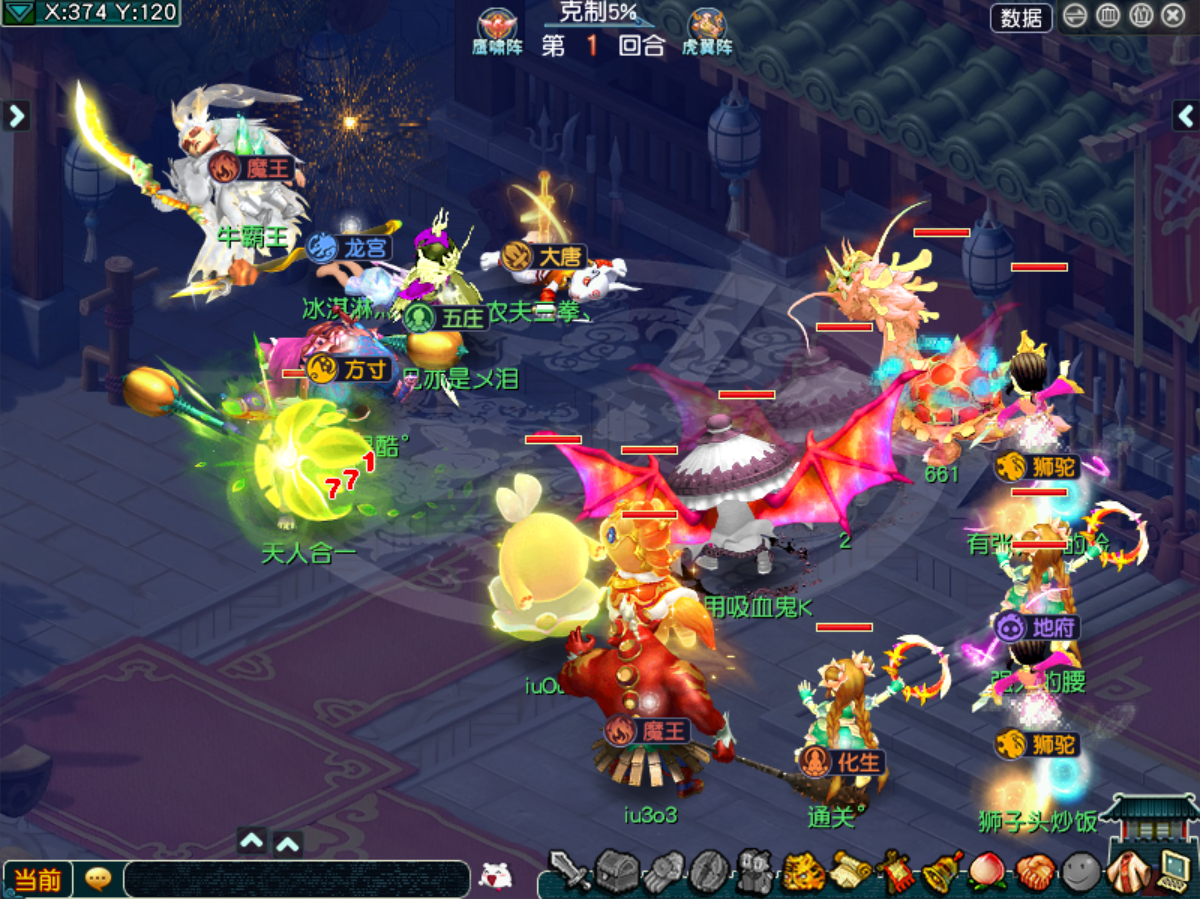Toggle the 位 position display button
Image resolution: width=1200 pixels, height=899 pixels.
[1140, 16]
